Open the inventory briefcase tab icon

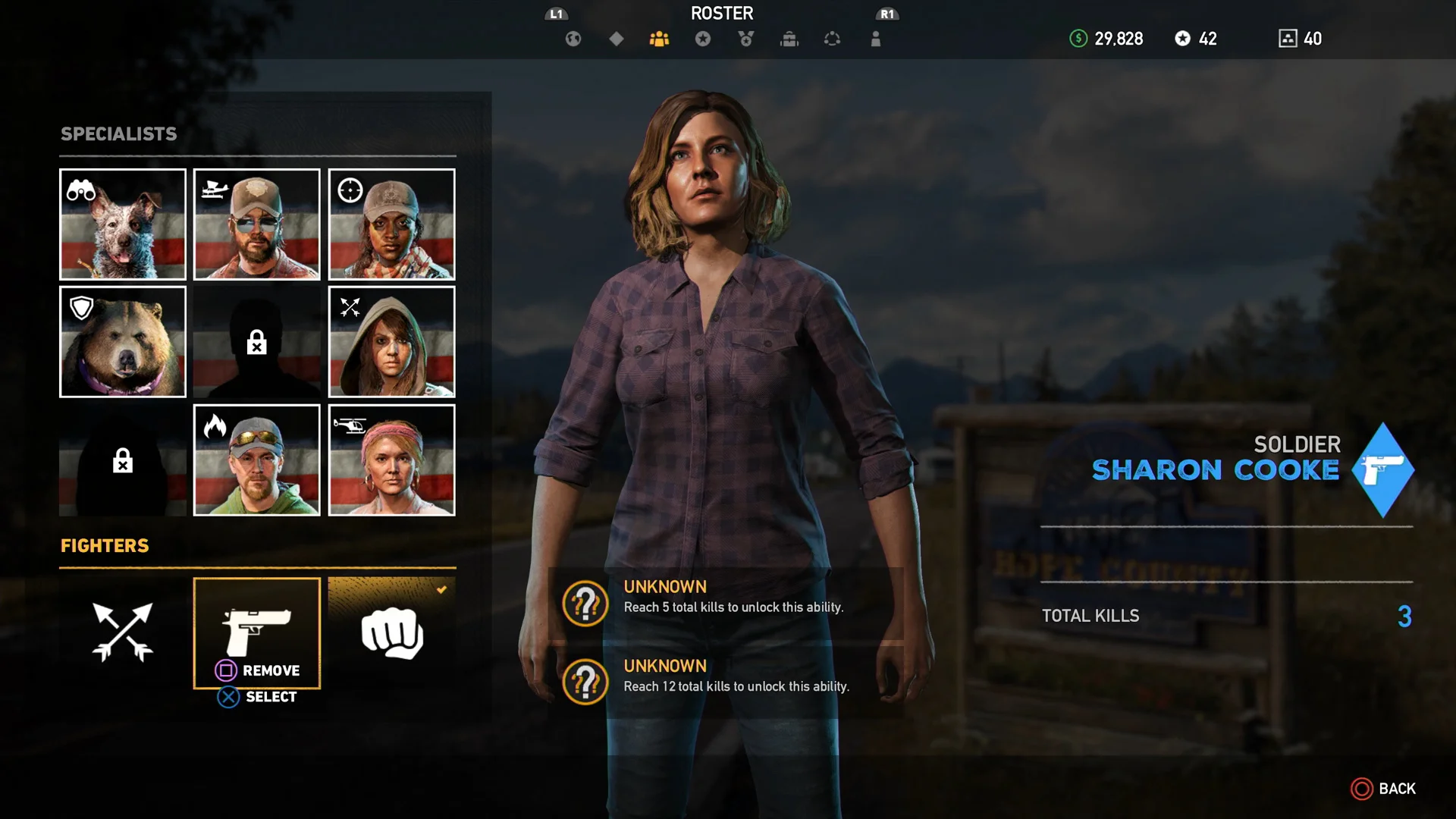coord(789,39)
